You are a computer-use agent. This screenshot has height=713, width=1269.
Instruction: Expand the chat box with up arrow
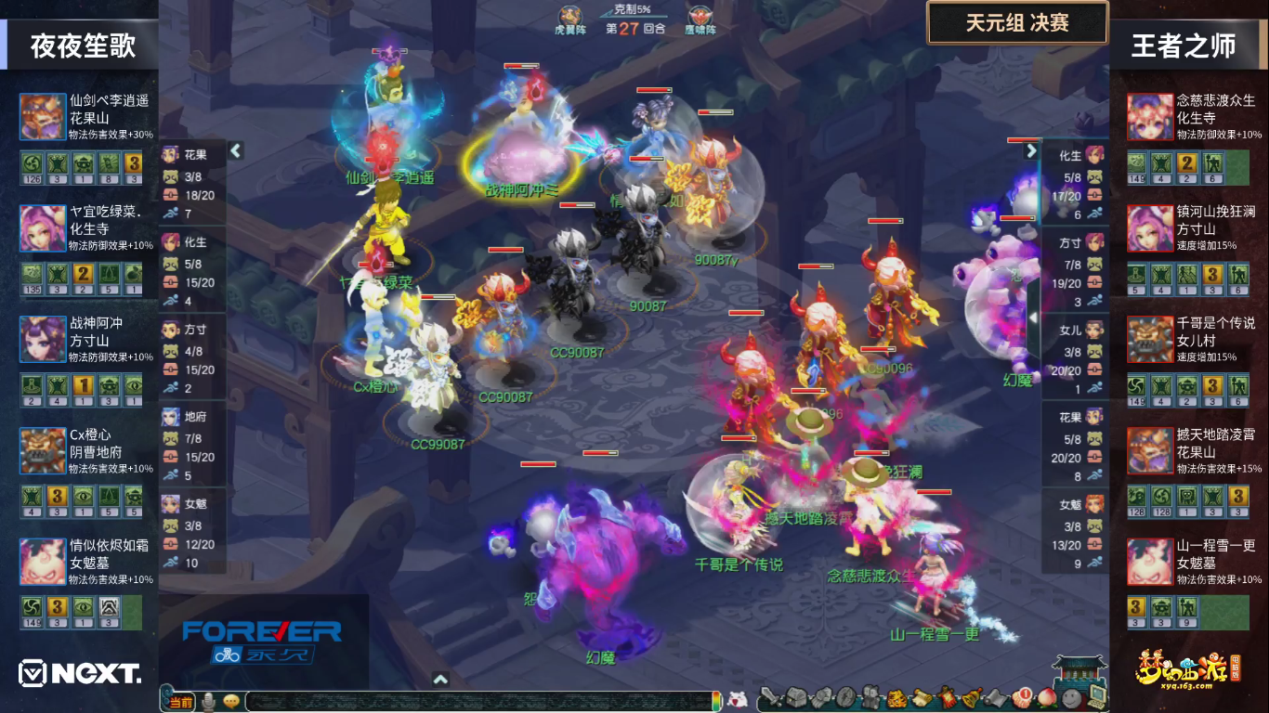pos(440,679)
